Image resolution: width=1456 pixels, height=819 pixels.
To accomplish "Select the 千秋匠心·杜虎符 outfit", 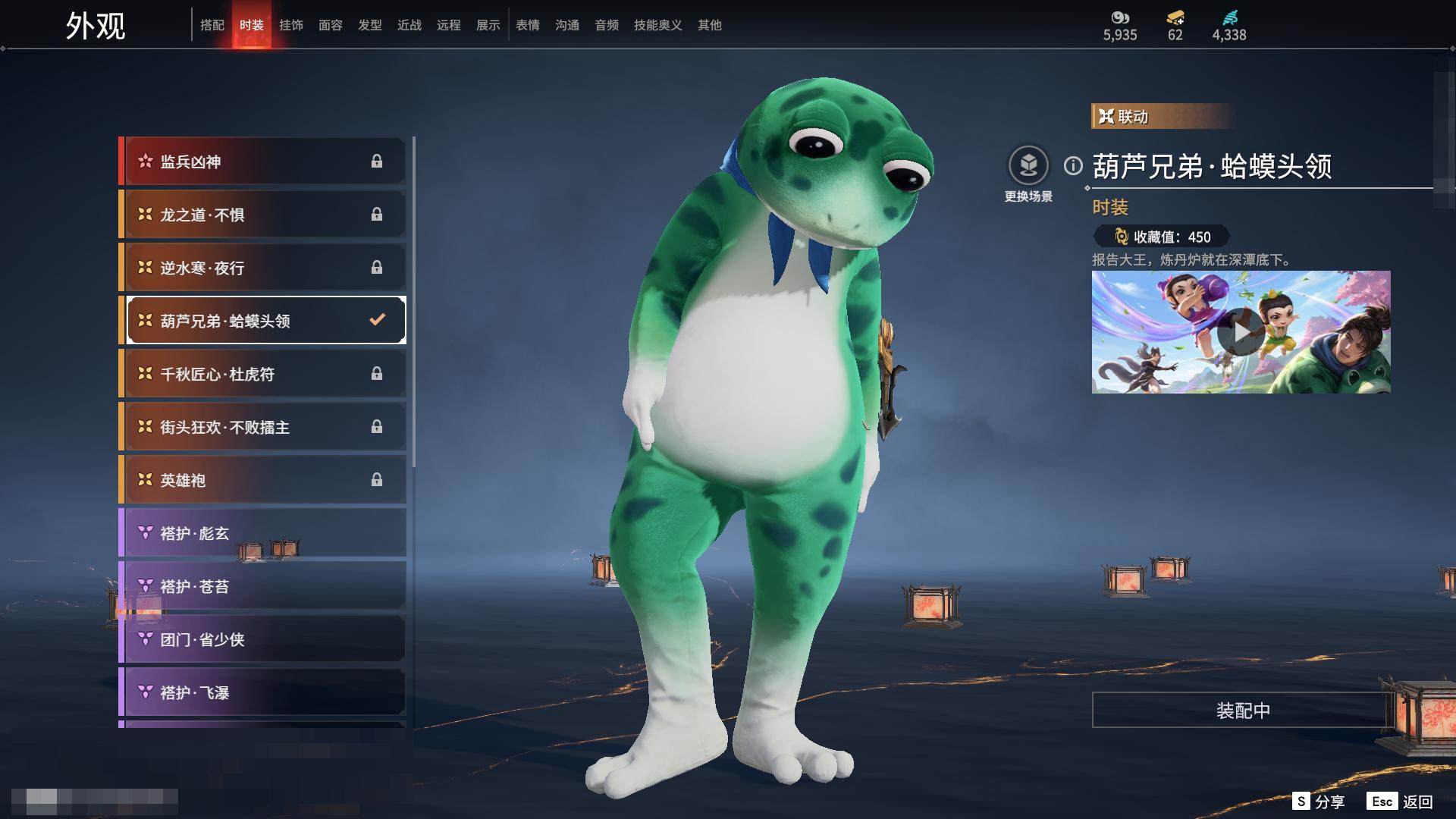I will pyautogui.click(x=262, y=374).
